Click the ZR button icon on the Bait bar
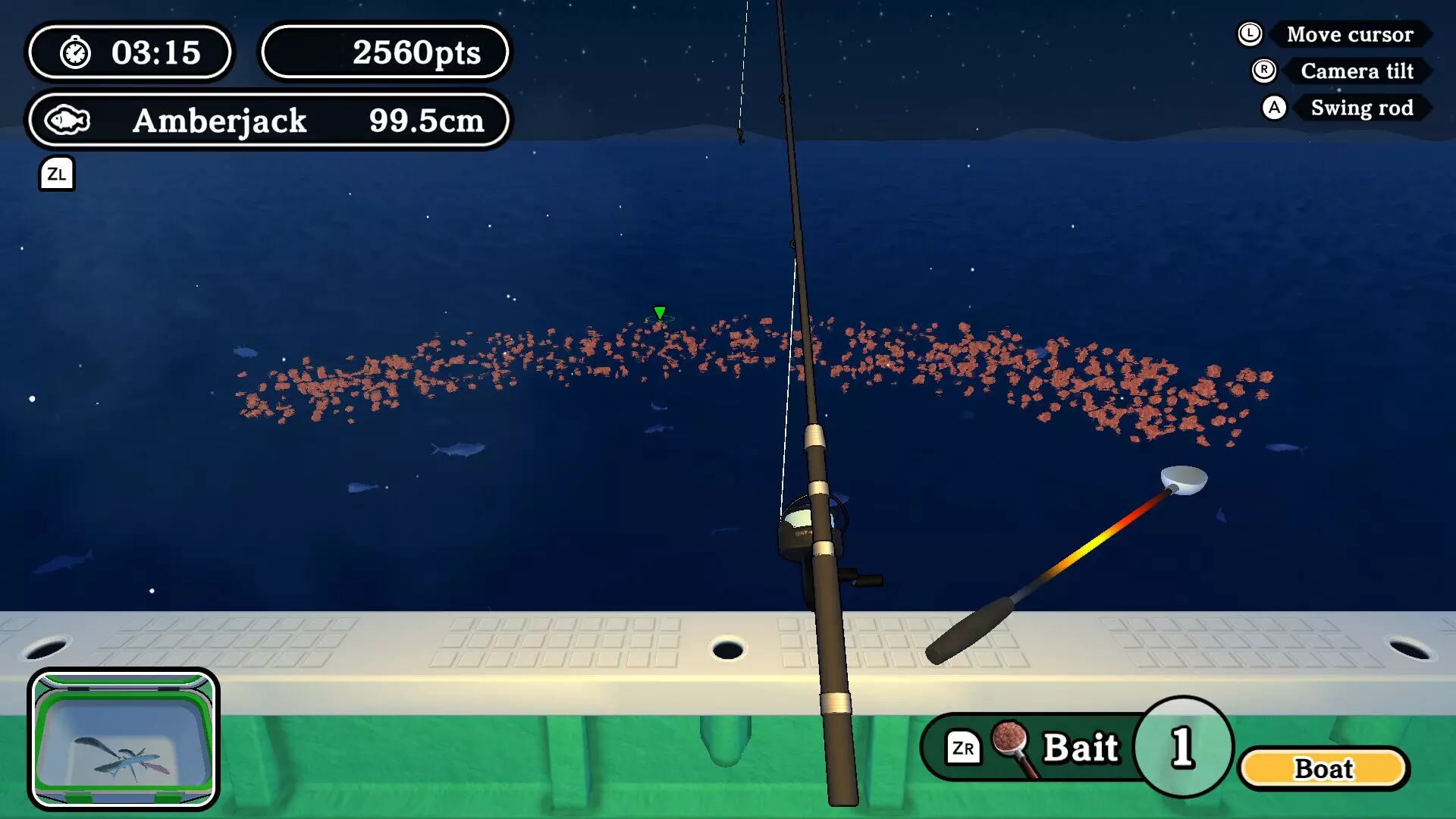This screenshot has height=819, width=1456. (x=965, y=747)
